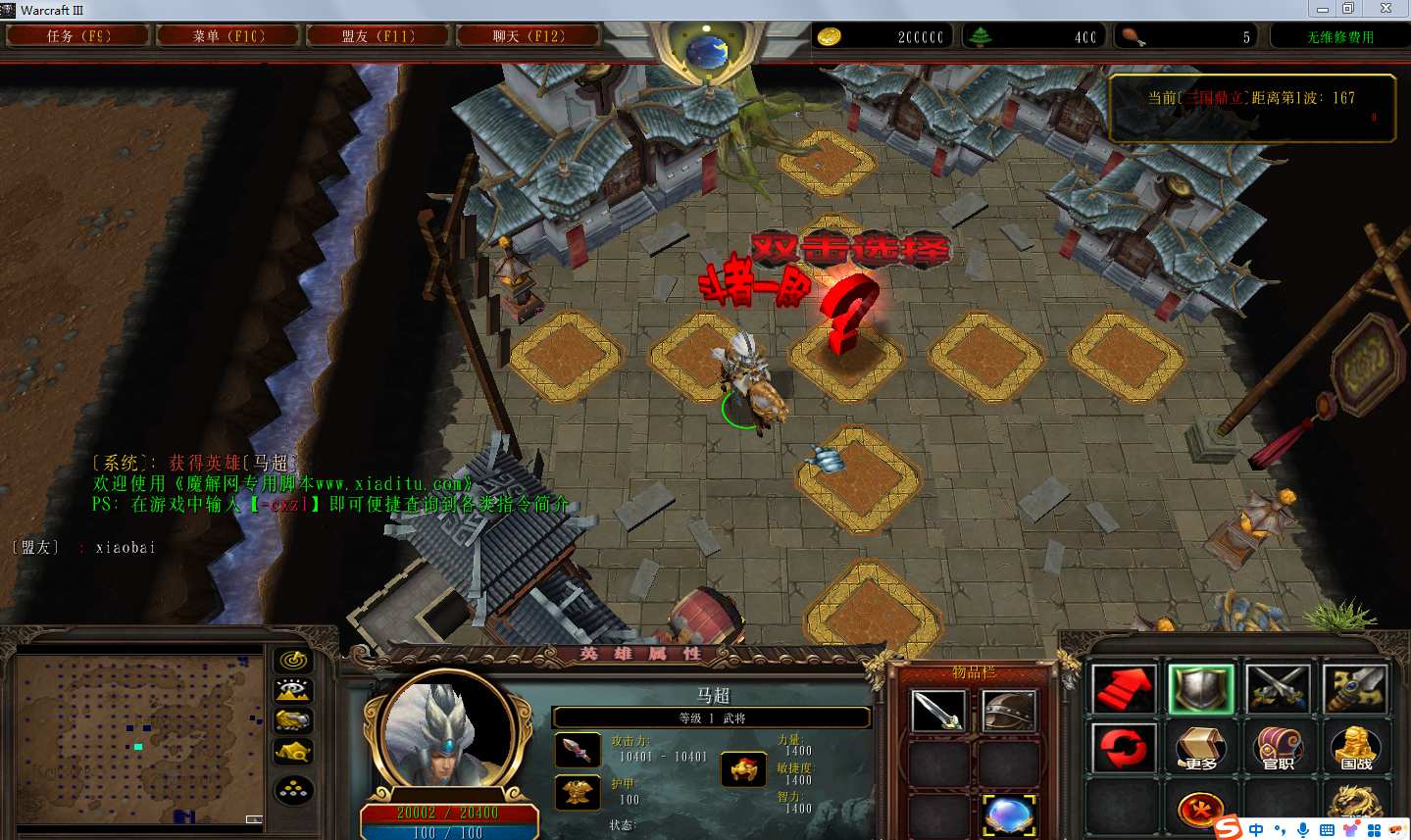Open the 更多 (more) scroll button
Viewport: 1411px width, 840px height.
(1201, 748)
